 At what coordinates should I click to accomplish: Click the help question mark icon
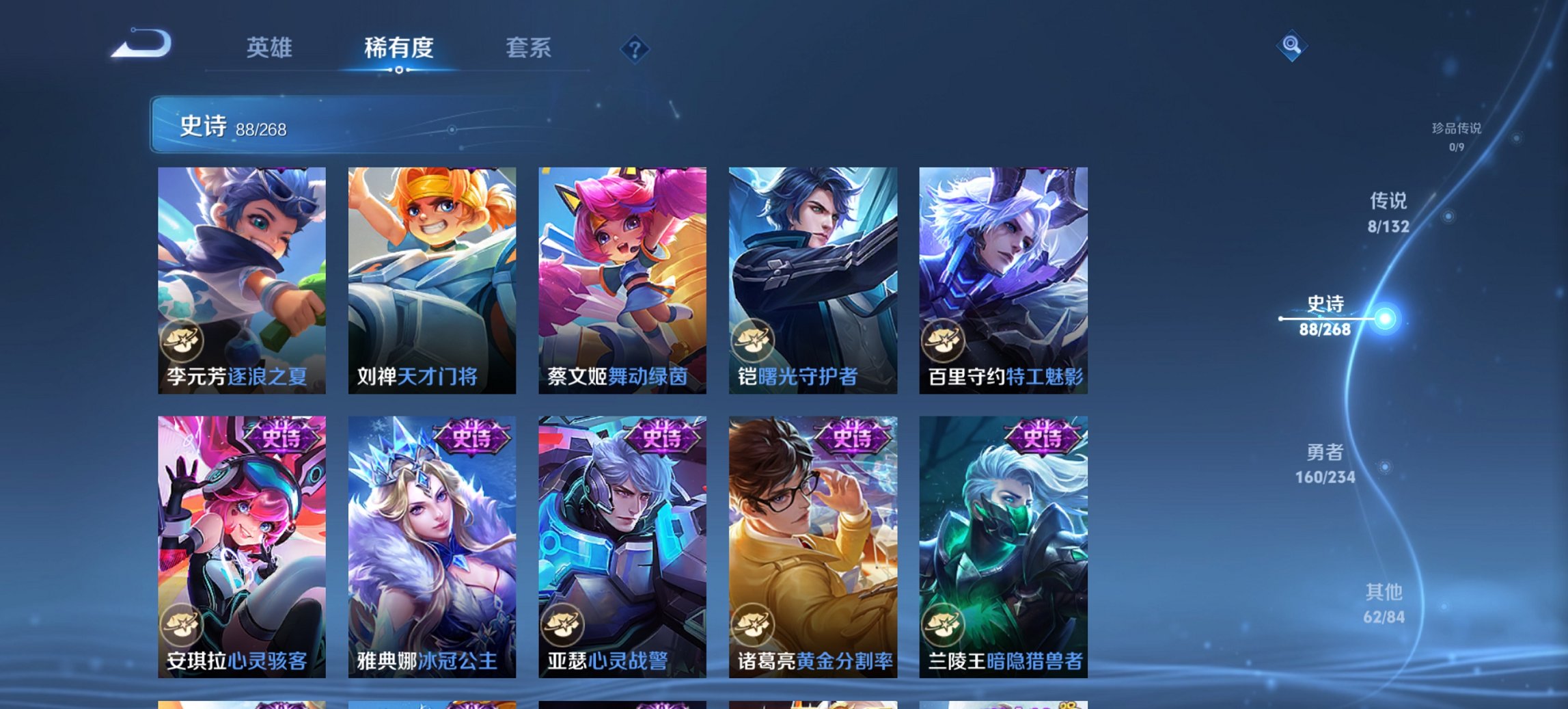coord(634,48)
